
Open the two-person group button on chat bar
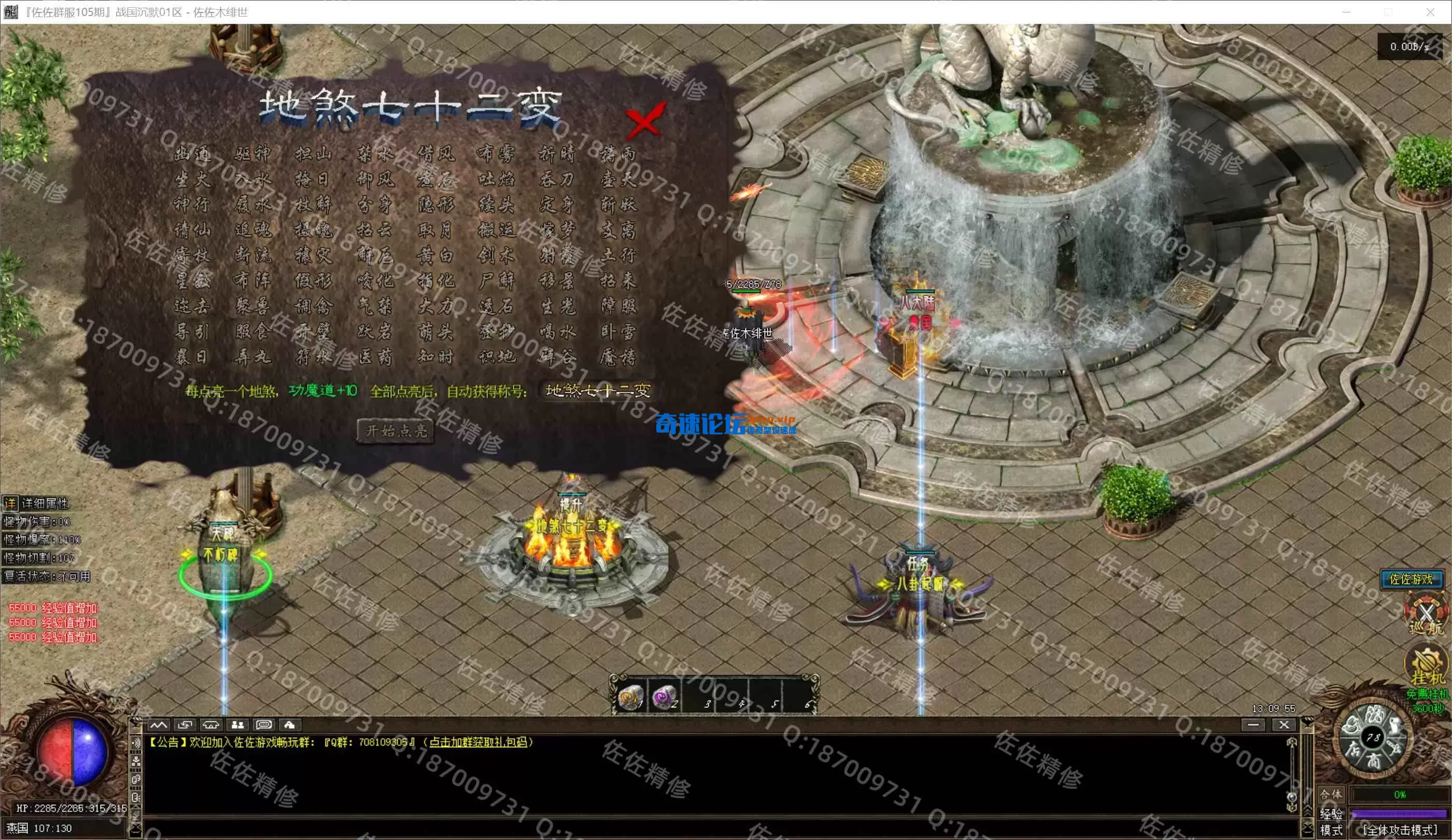(237, 725)
